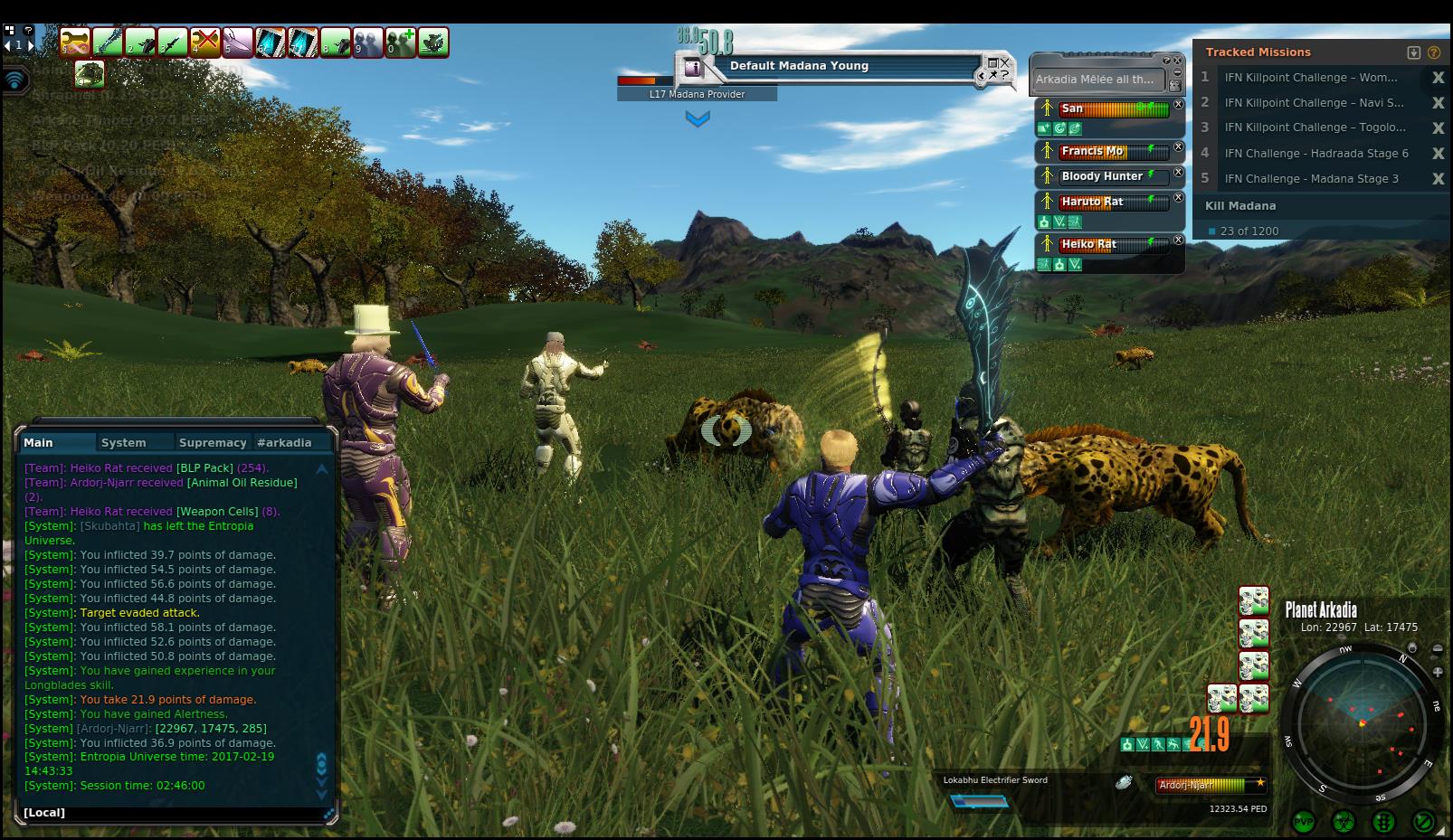Use the crossed-out wrench hotbar slot
This screenshot has width=1453, height=840.
pos(205,42)
